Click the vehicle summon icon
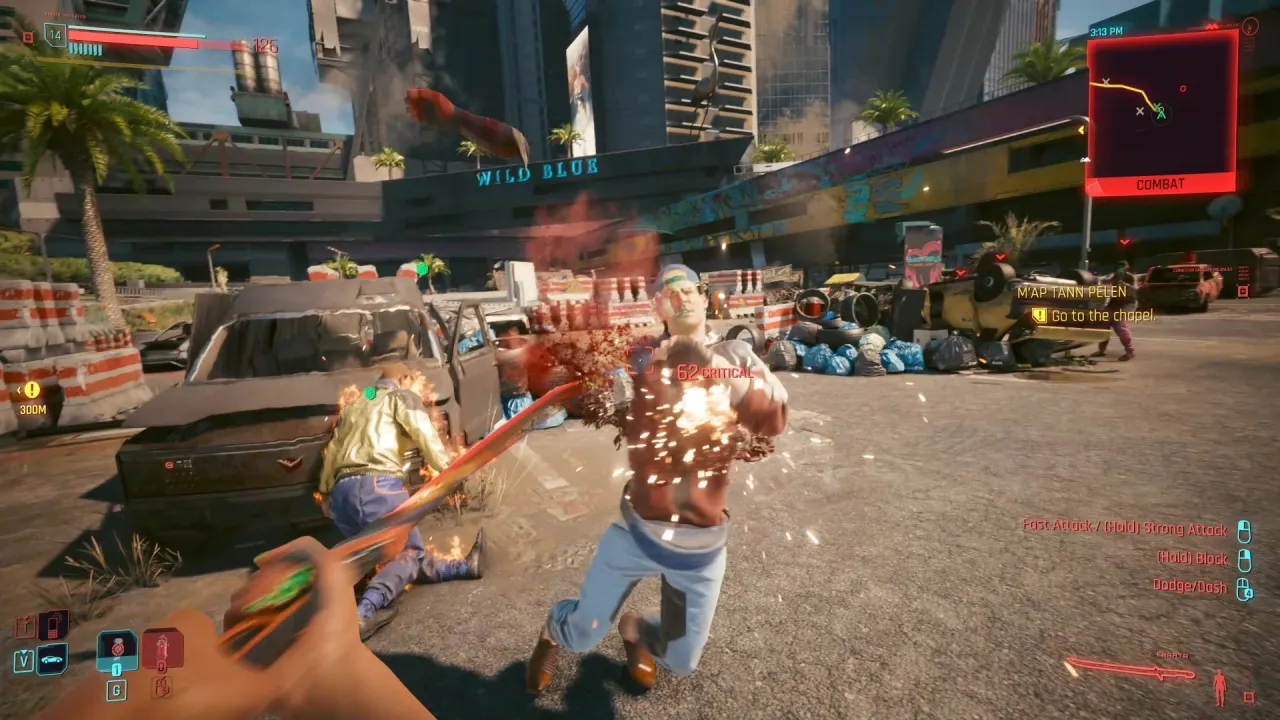This screenshot has width=1280, height=720. (52, 660)
